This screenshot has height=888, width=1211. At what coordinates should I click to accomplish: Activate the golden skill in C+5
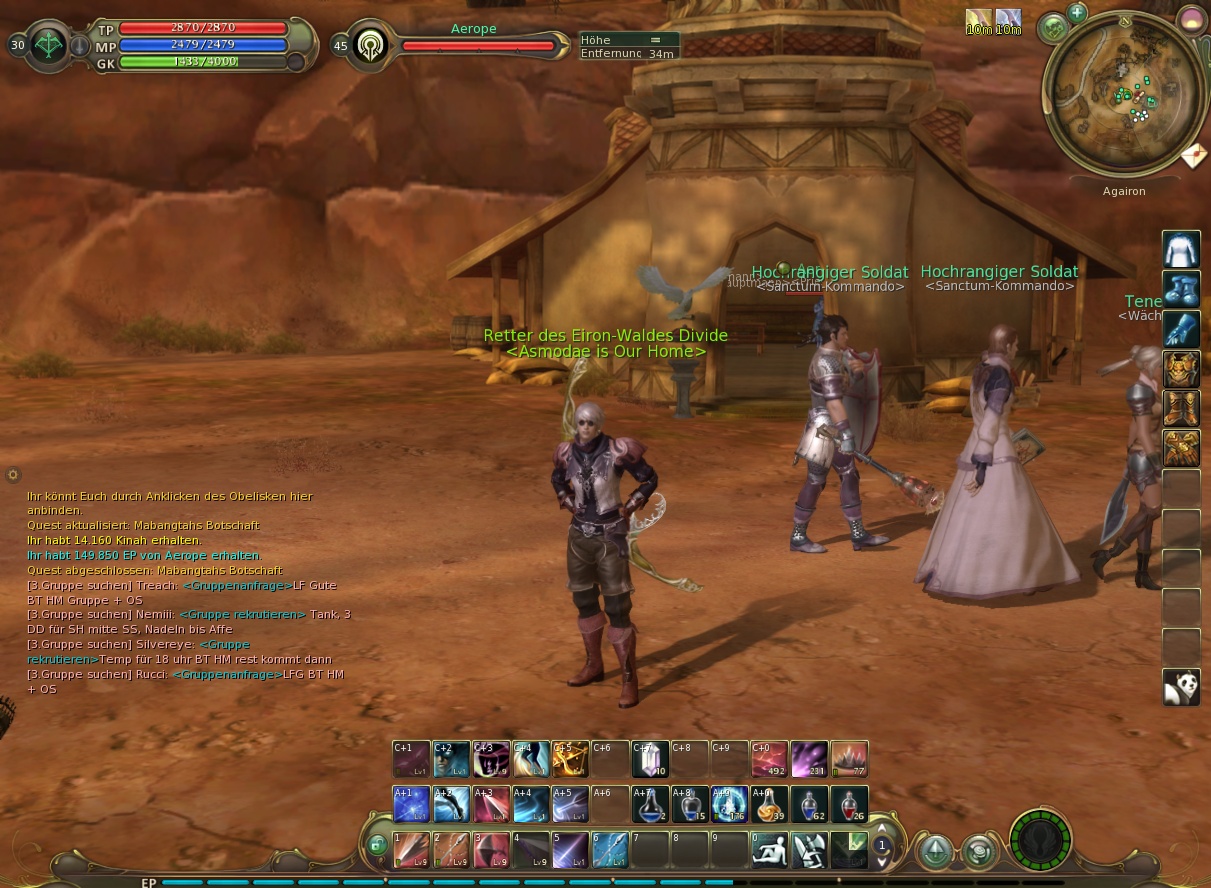570,759
